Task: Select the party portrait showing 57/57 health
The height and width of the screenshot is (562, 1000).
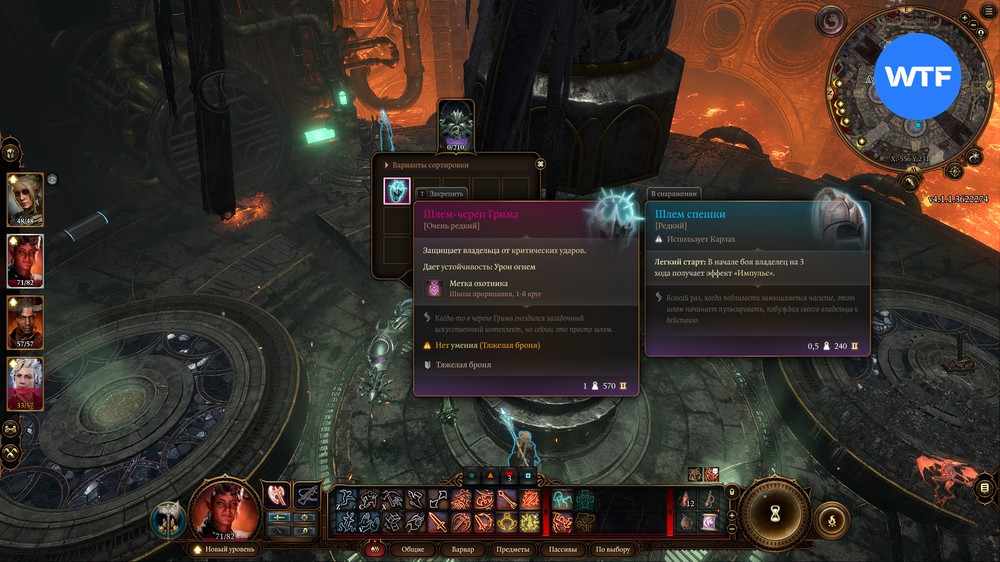Action: pyautogui.click(x=25, y=320)
